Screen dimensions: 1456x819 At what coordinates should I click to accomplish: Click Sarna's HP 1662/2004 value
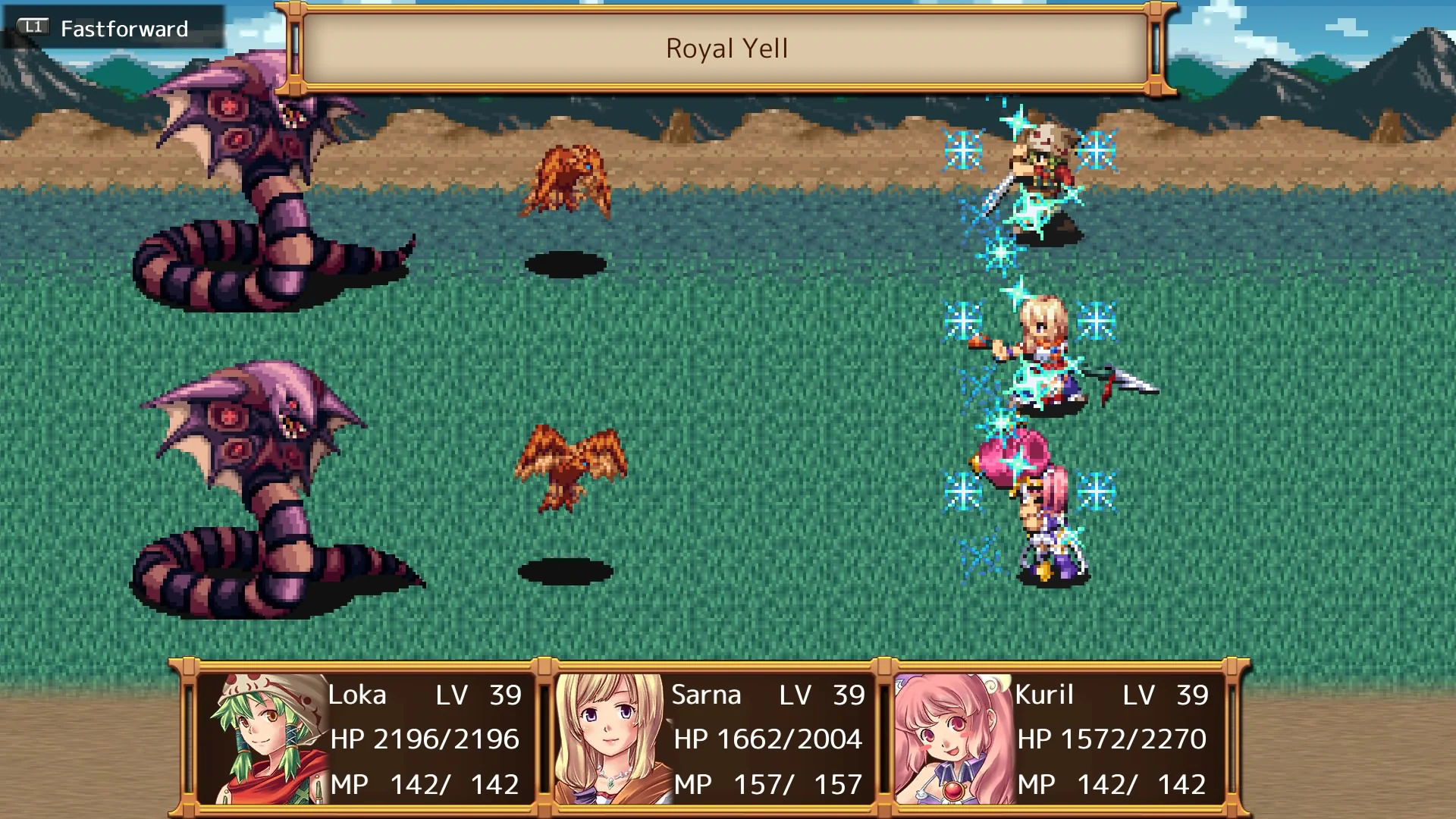pyautogui.click(x=766, y=739)
